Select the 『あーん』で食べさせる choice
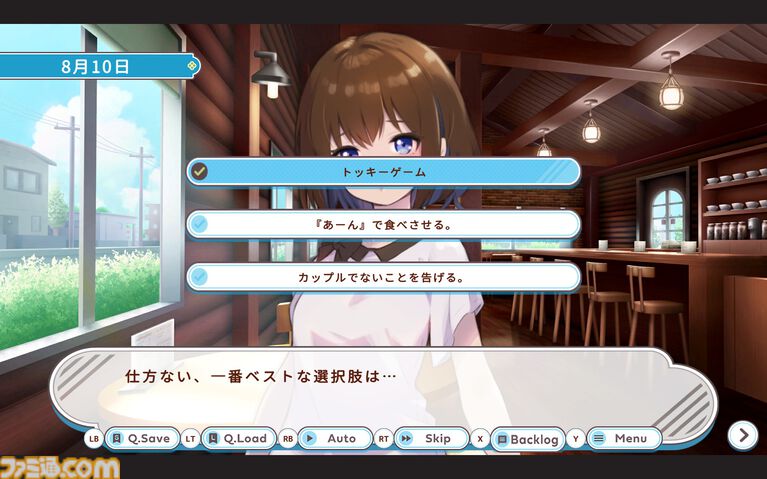Viewport: 767px width, 479px height. pos(384,224)
